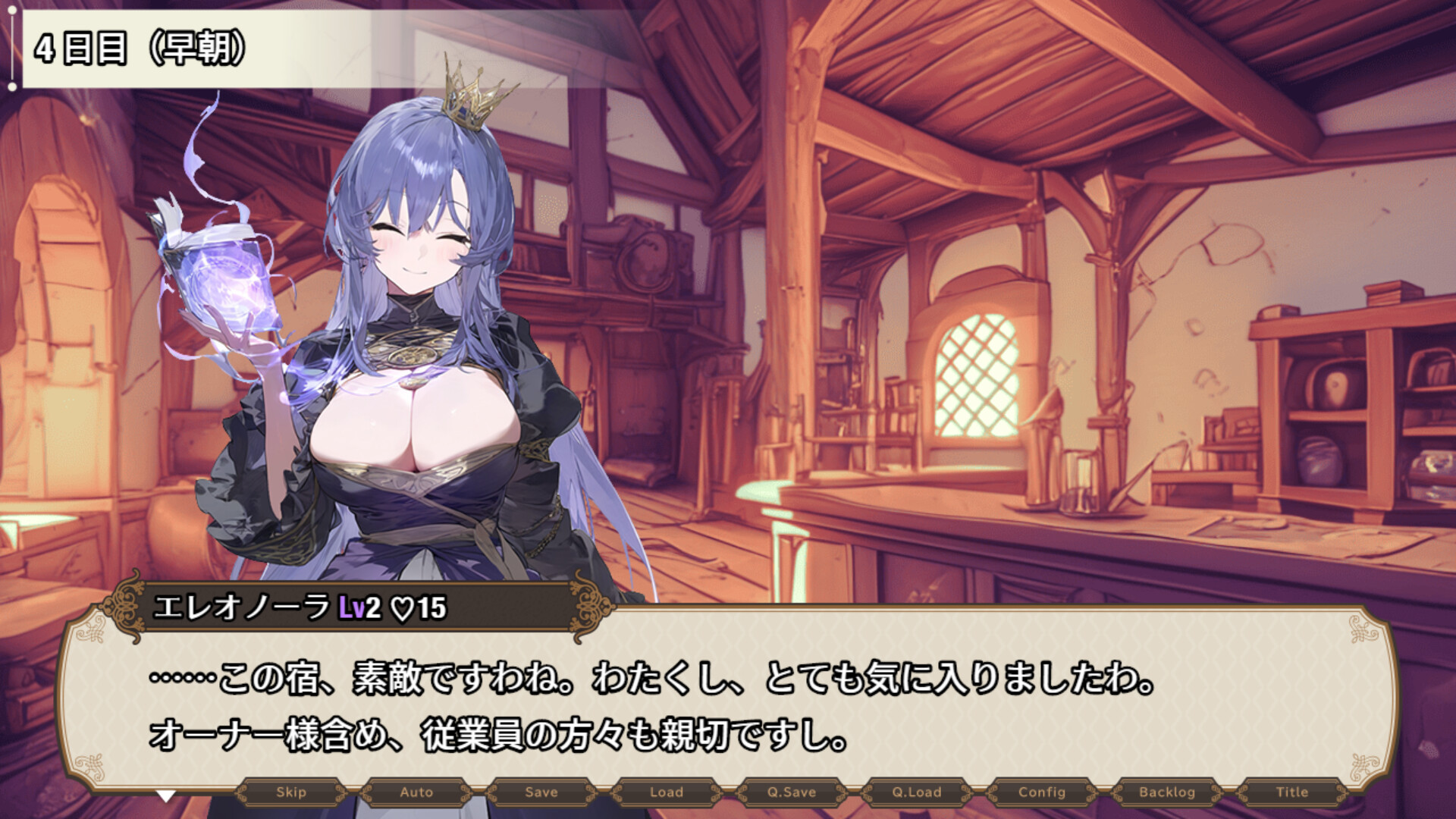Perform a Q.Save quick save

coord(790,793)
